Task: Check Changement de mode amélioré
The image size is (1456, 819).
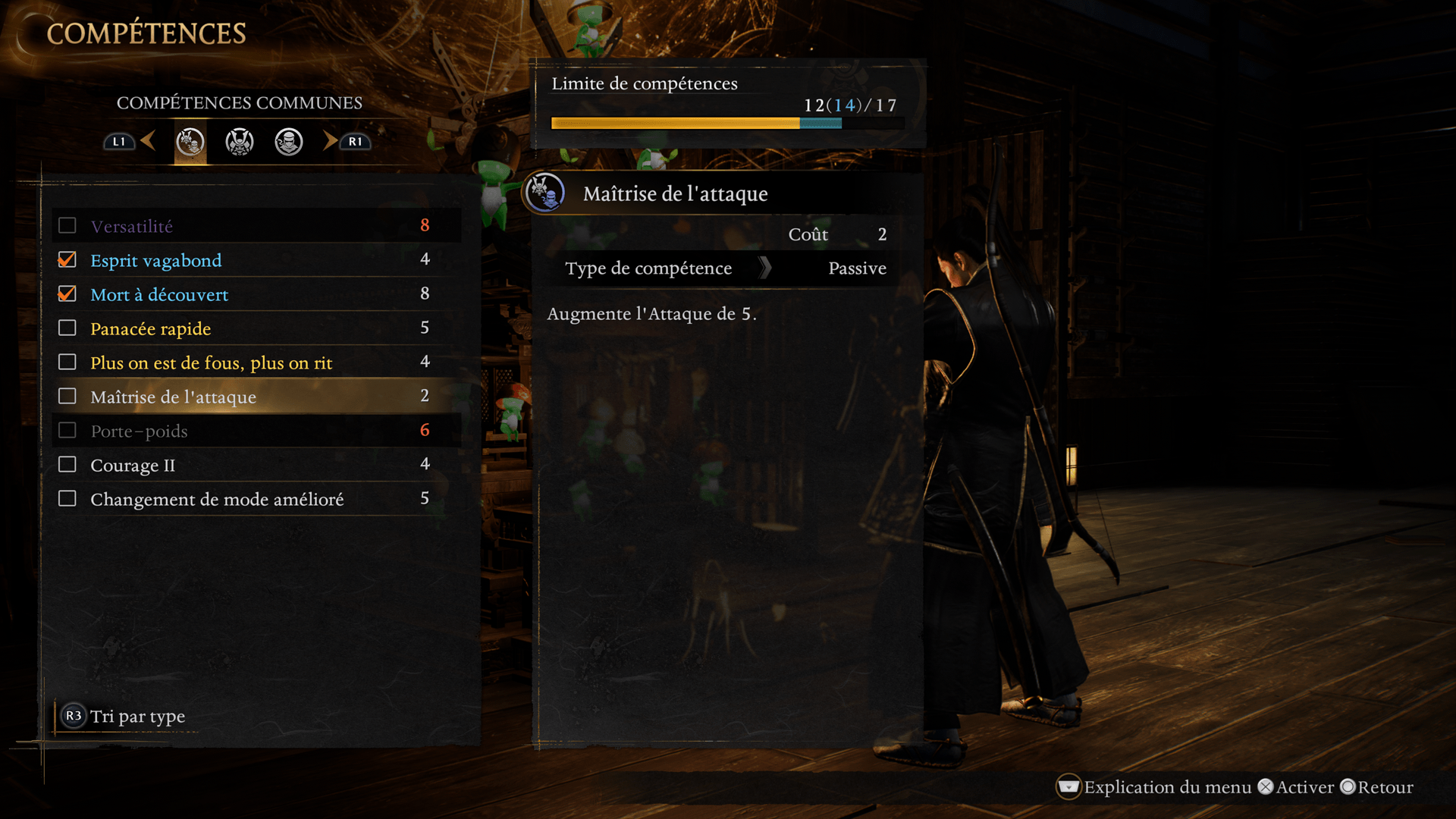Action: click(x=67, y=499)
